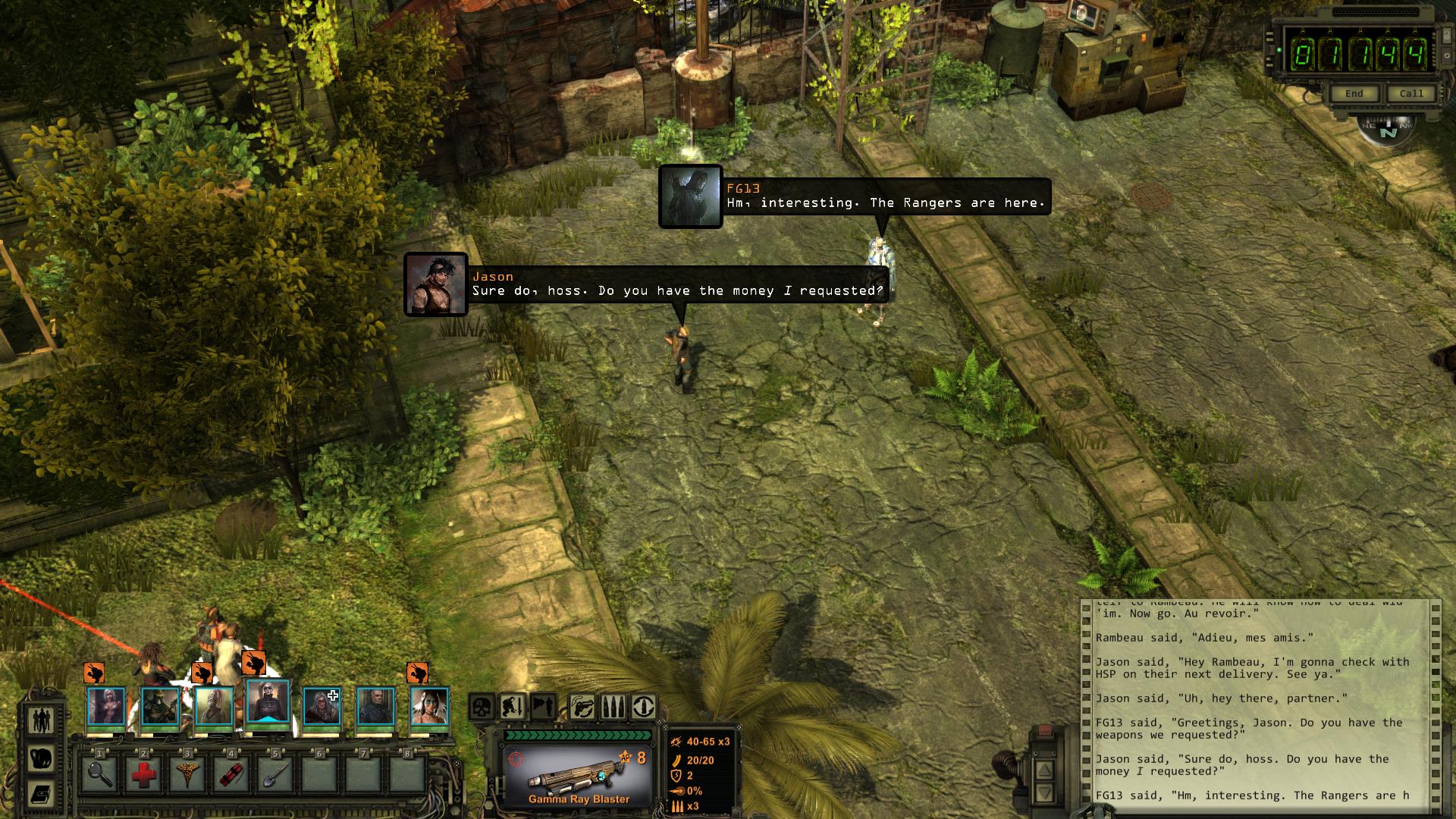
Task: Toggle the crouch stance button
Action: click(513, 707)
